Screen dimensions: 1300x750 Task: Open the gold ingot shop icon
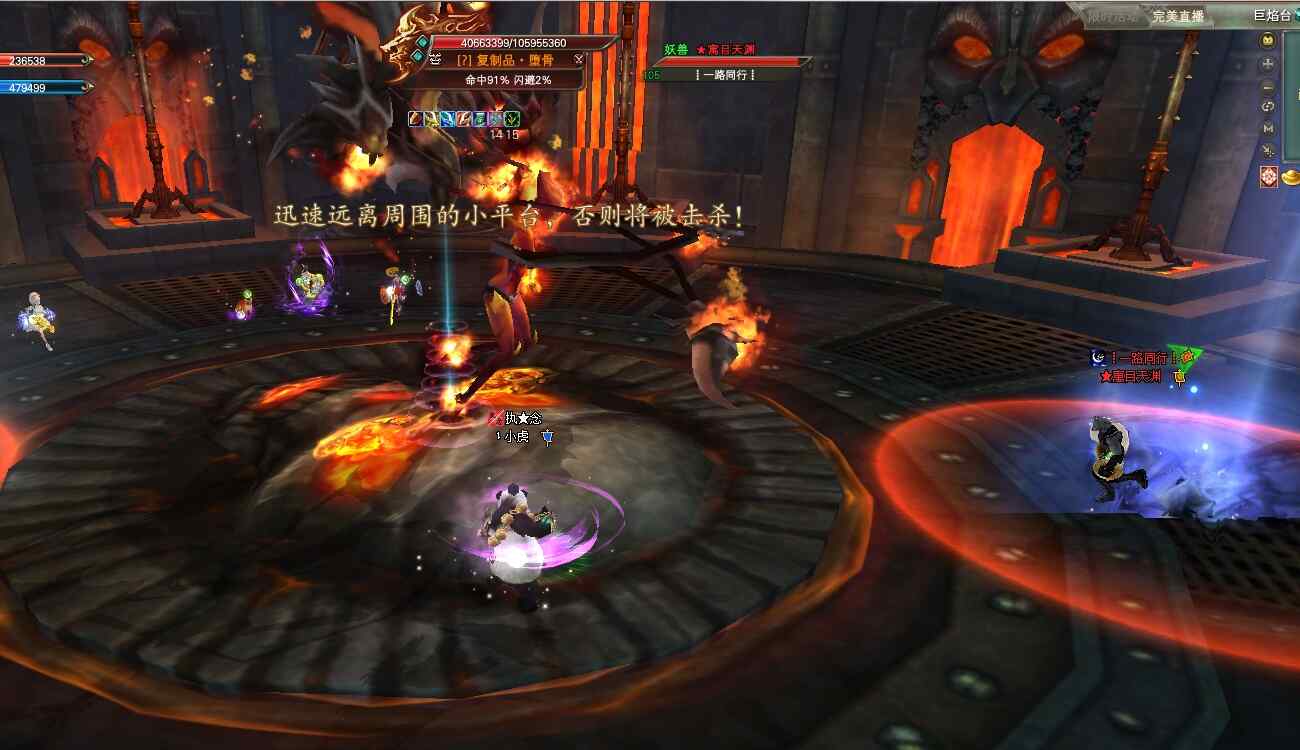coord(1291,177)
